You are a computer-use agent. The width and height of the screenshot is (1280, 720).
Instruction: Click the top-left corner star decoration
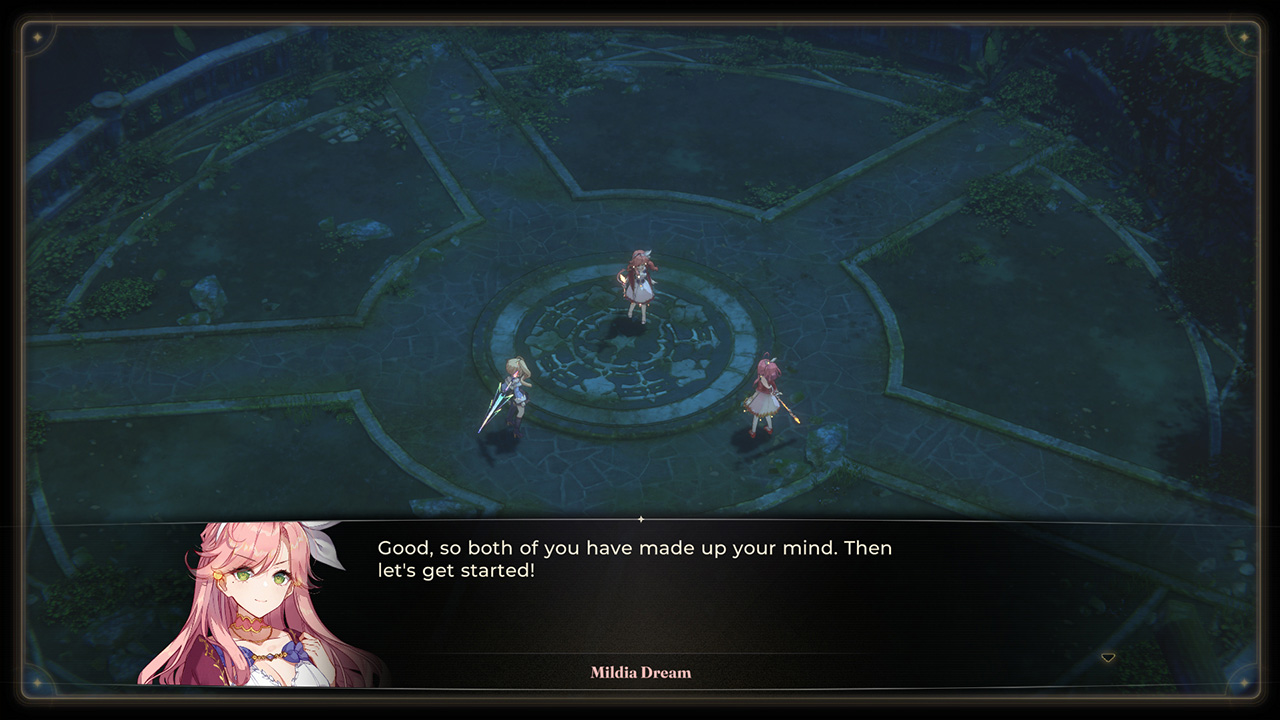click(x=37, y=38)
